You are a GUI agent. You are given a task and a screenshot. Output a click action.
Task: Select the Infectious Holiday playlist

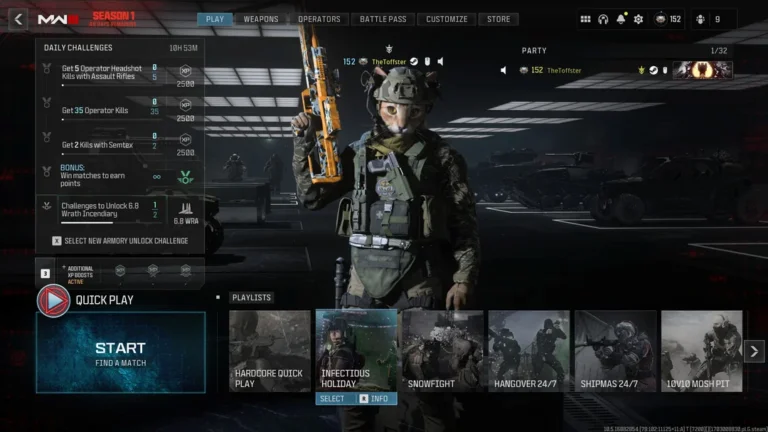[x=356, y=350]
